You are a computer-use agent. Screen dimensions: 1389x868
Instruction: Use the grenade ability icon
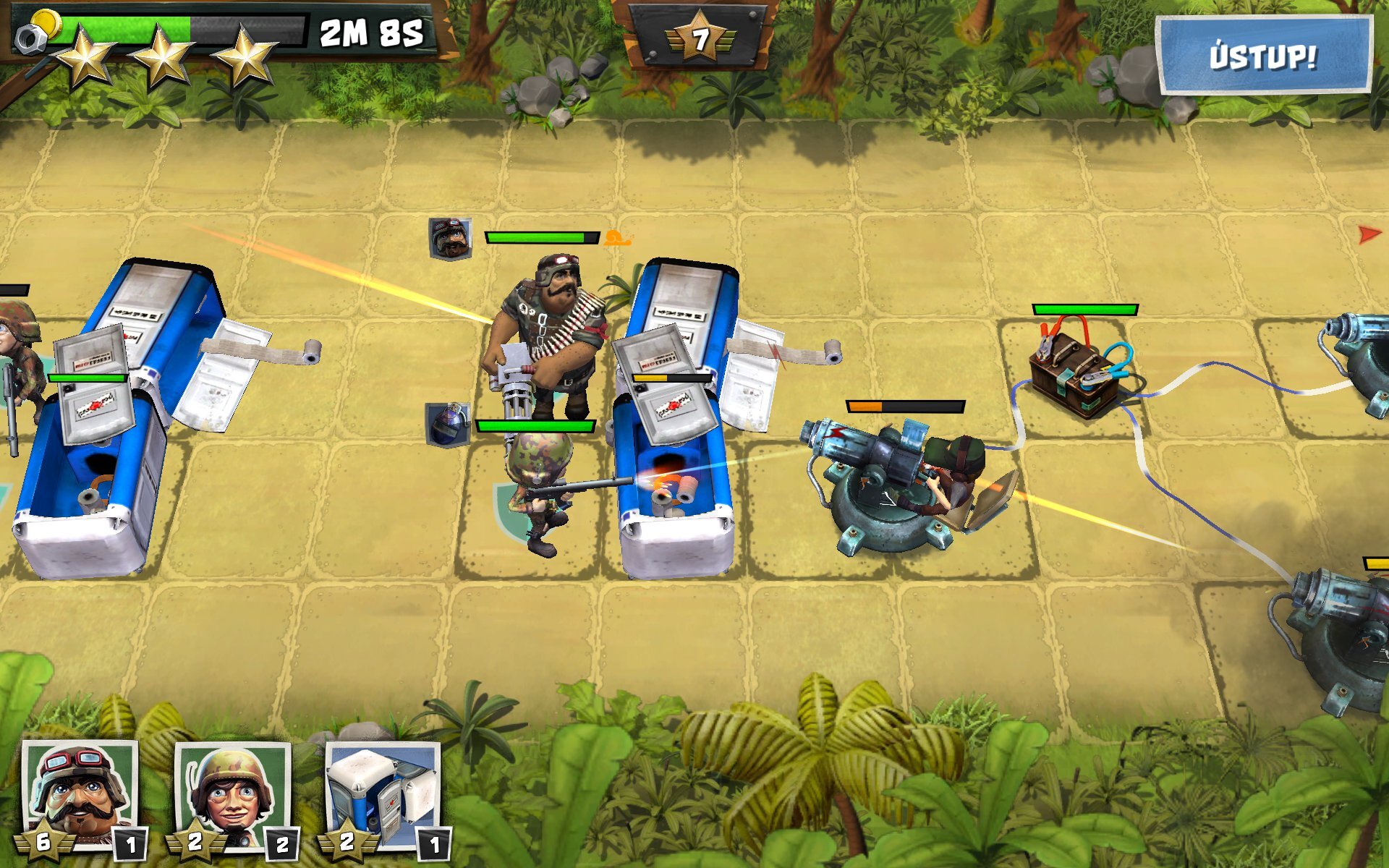[x=447, y=424]
